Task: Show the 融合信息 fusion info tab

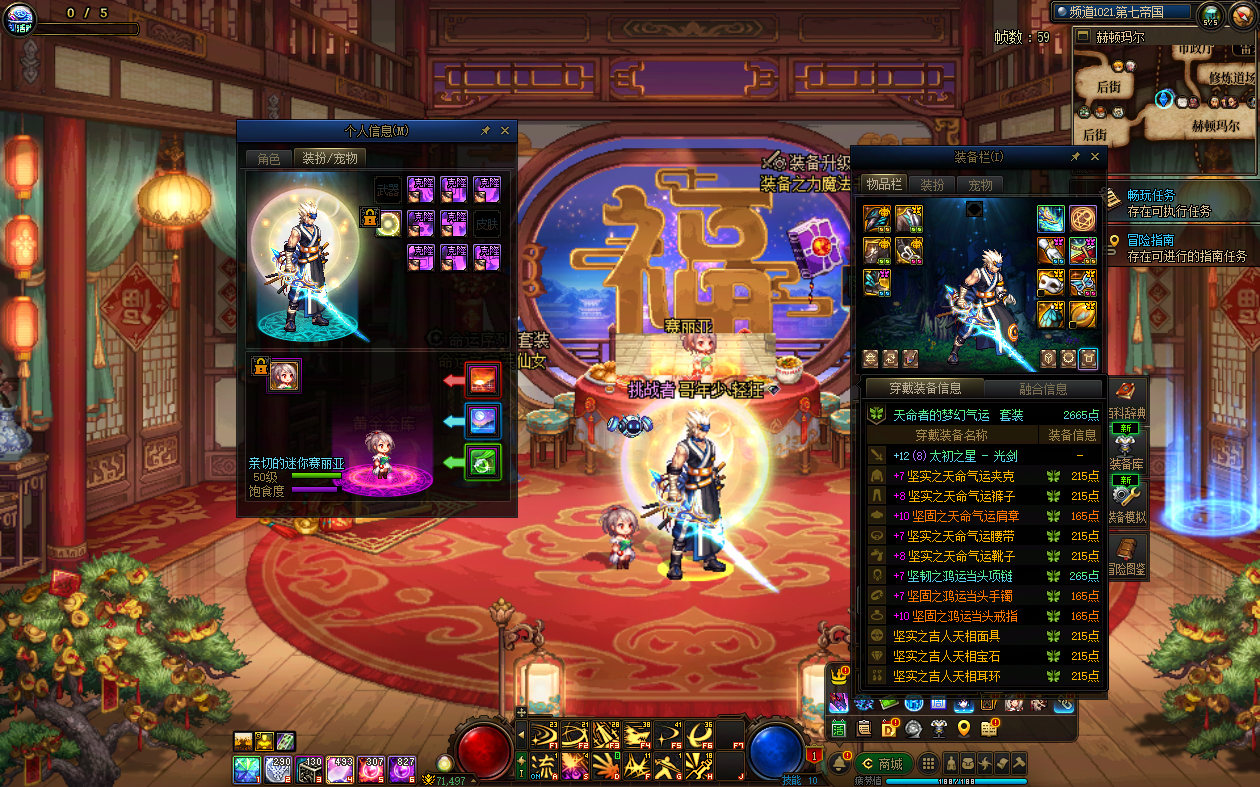Action: 1043,389
